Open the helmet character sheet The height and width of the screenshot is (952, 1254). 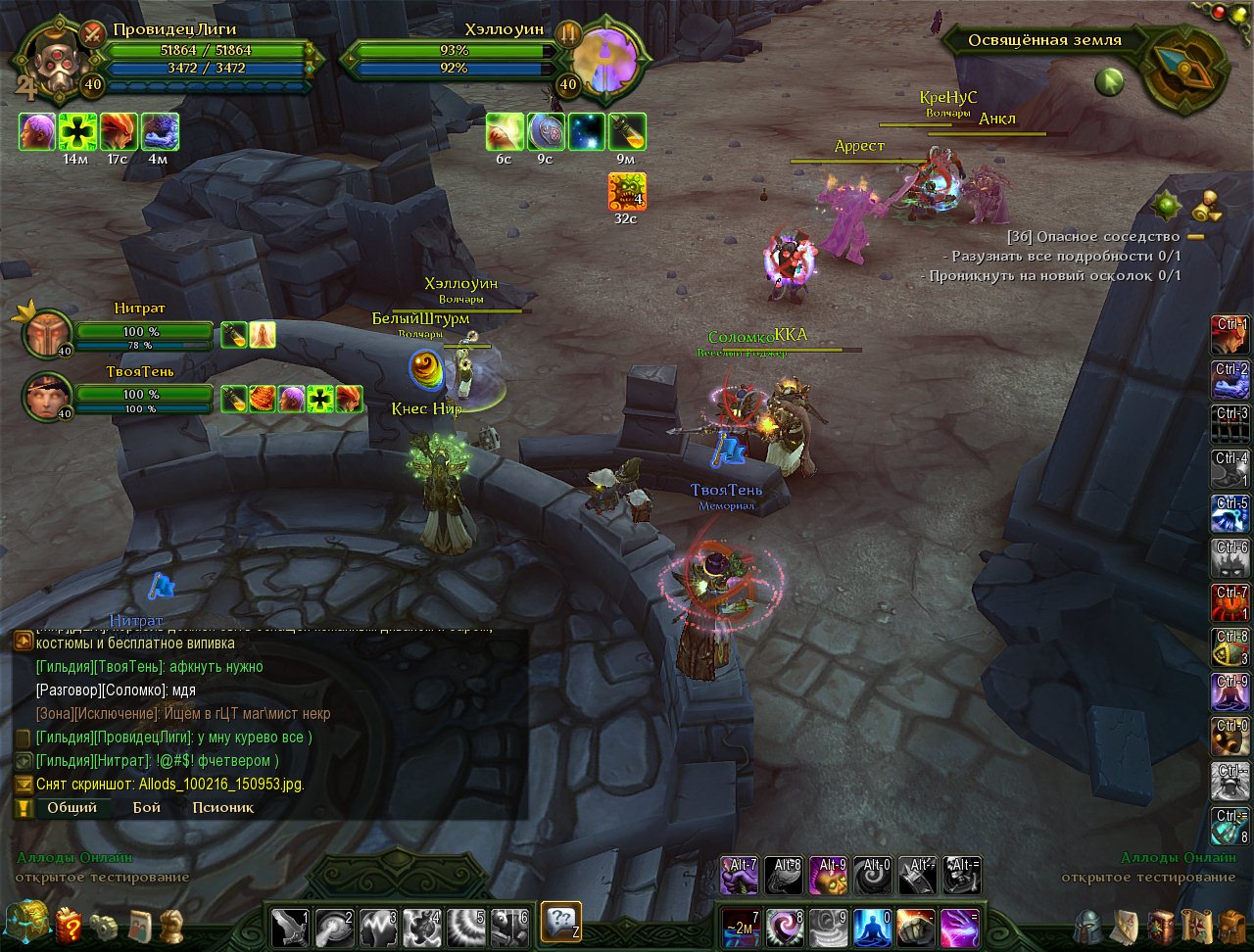click(1088, 926)
